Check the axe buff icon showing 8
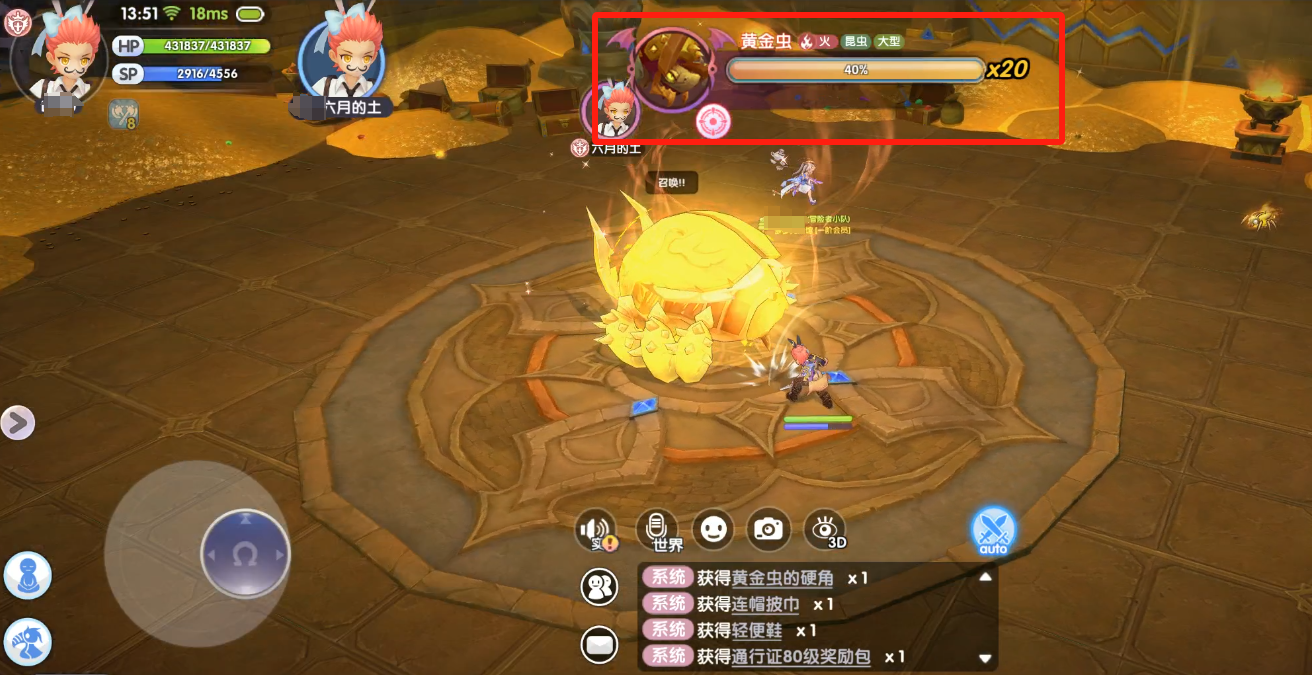The width and height of the screenshot is (1312, 675). click(x=123, y=114)
